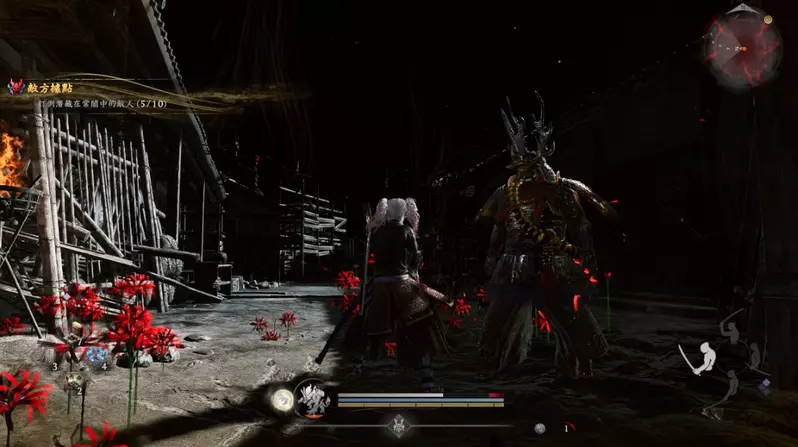
Task: Open the 敵方據點 objective tracker
Action: pos(50,87)
